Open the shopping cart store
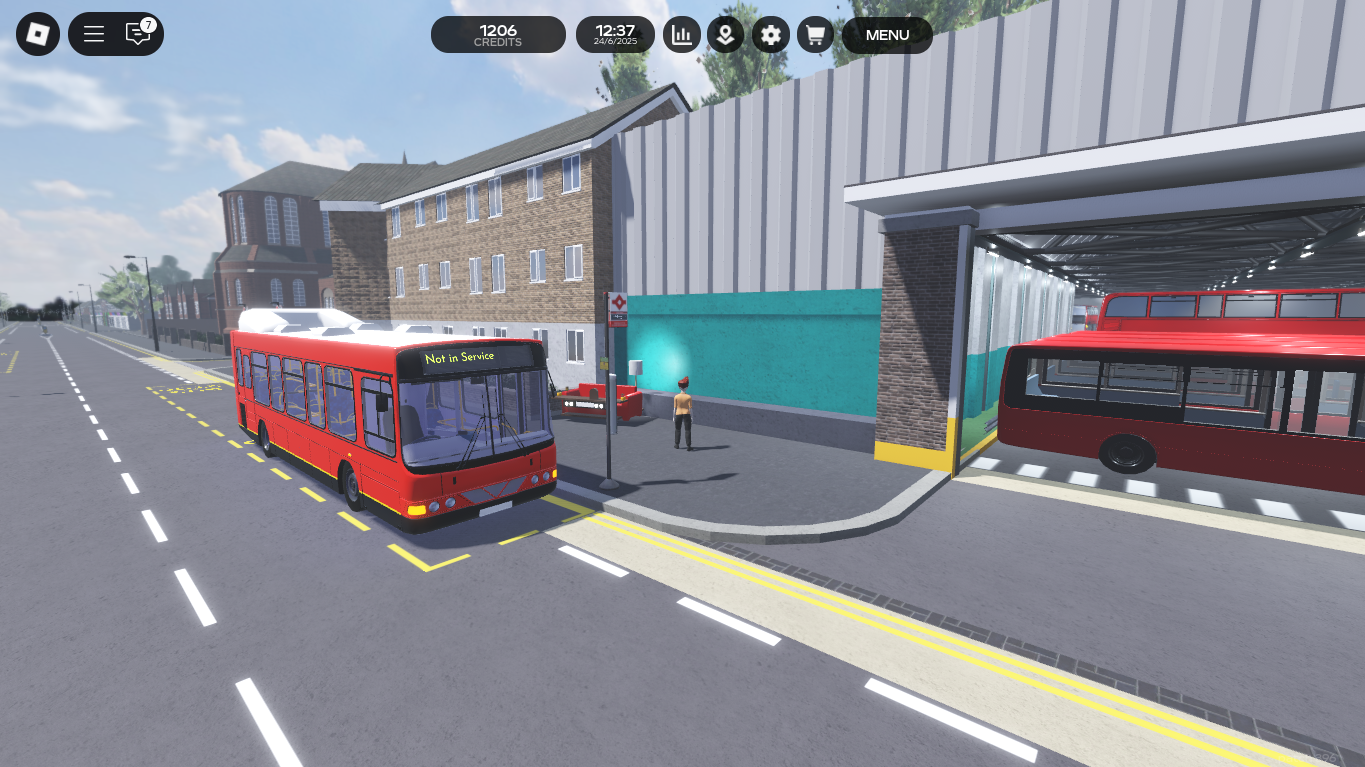Screen dimensions: 1365x767 click(815, 35)
